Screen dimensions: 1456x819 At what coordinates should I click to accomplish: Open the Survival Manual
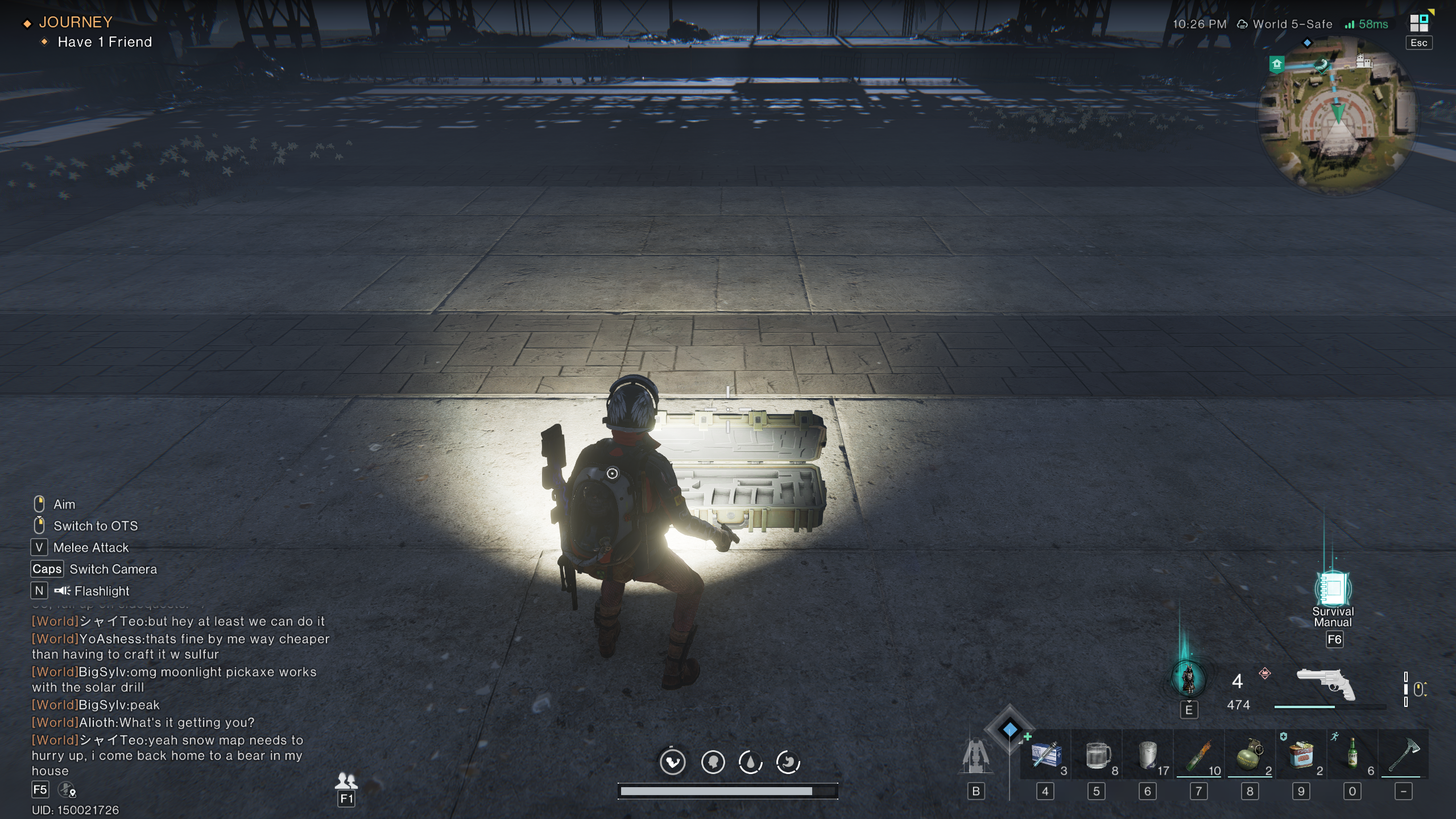pyautogui.click(x=1333, y=589)
